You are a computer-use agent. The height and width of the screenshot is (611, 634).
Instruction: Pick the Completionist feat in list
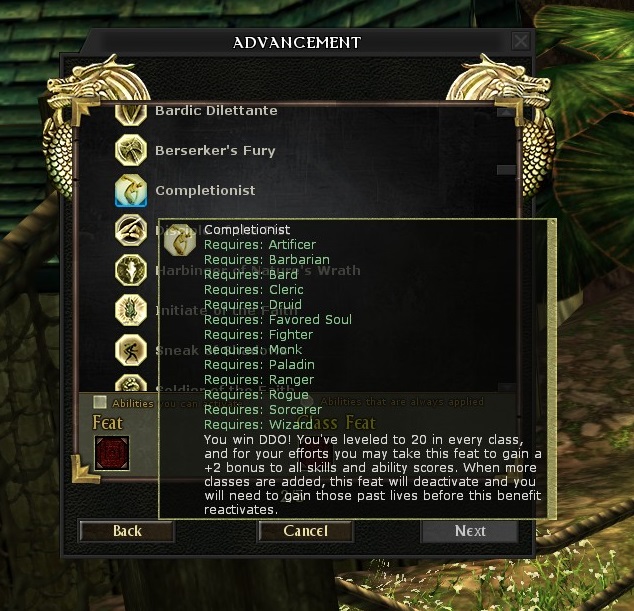[x=205, y=191]
